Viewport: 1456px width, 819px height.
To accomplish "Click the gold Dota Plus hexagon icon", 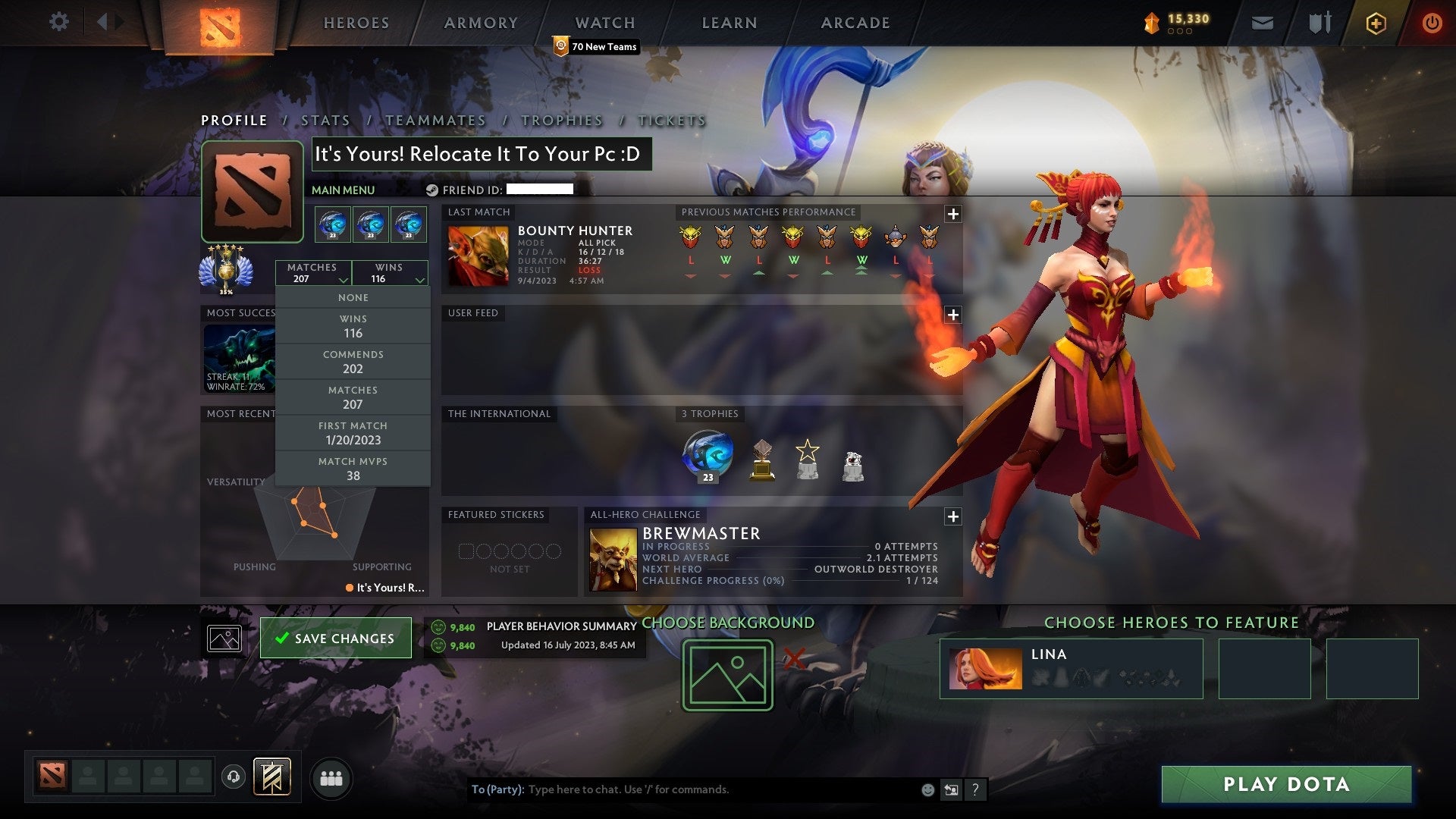I will click(x=1378, y=23).
